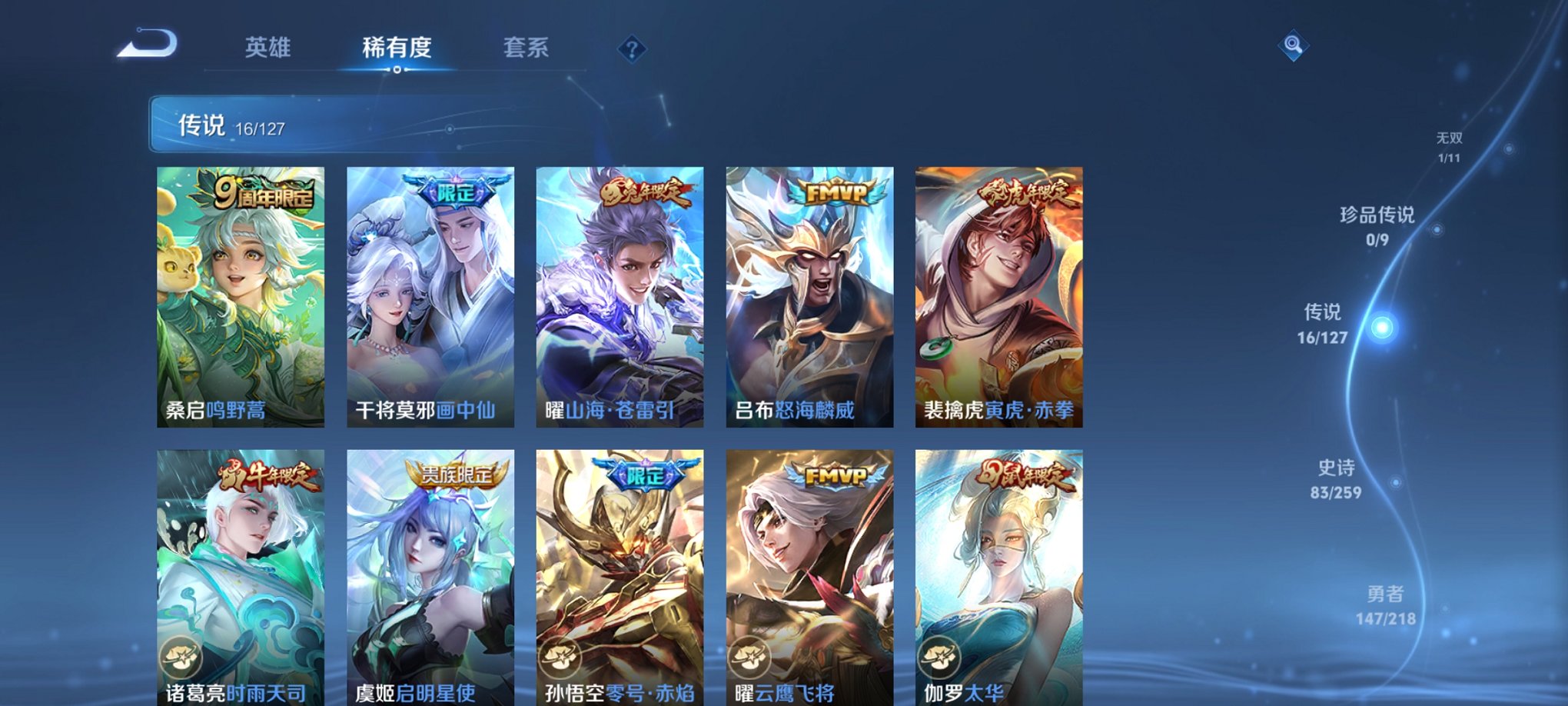
Task: Click the 9周年限定 badge on 桑启 card
Action: pyautogui.click(x=265, y=195)
